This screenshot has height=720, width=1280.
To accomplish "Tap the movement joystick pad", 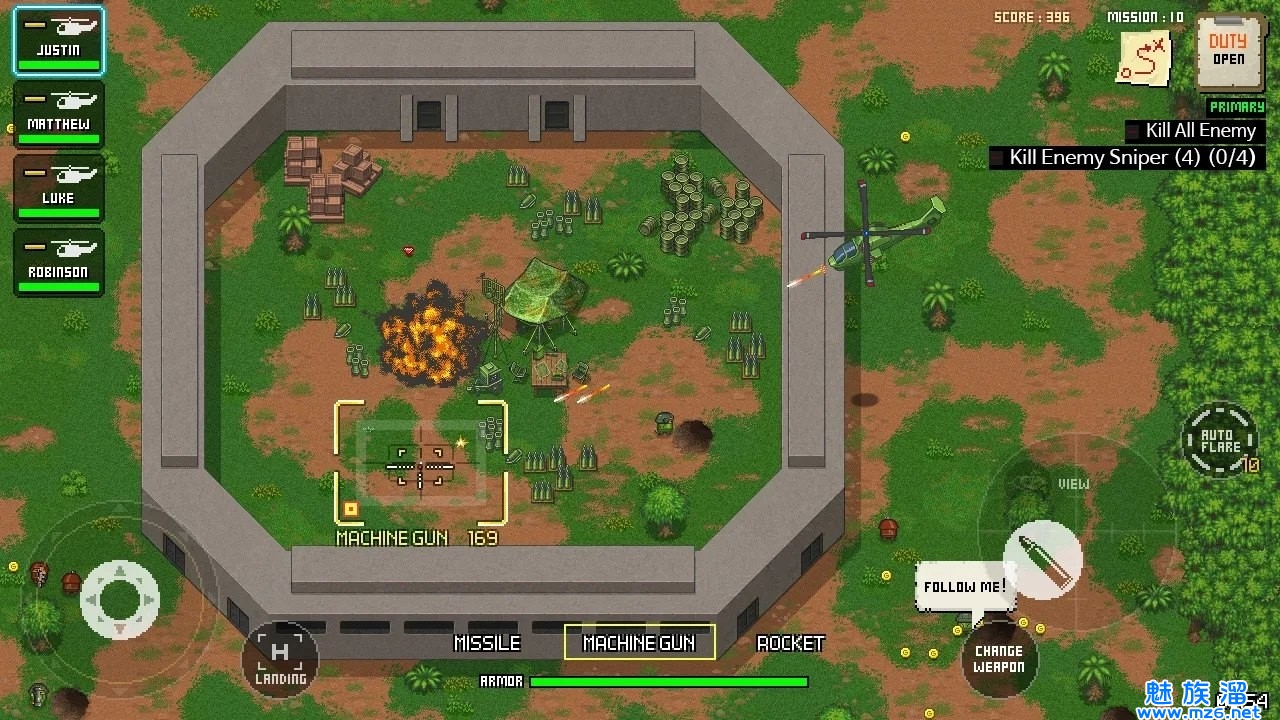I will point(120,599).
